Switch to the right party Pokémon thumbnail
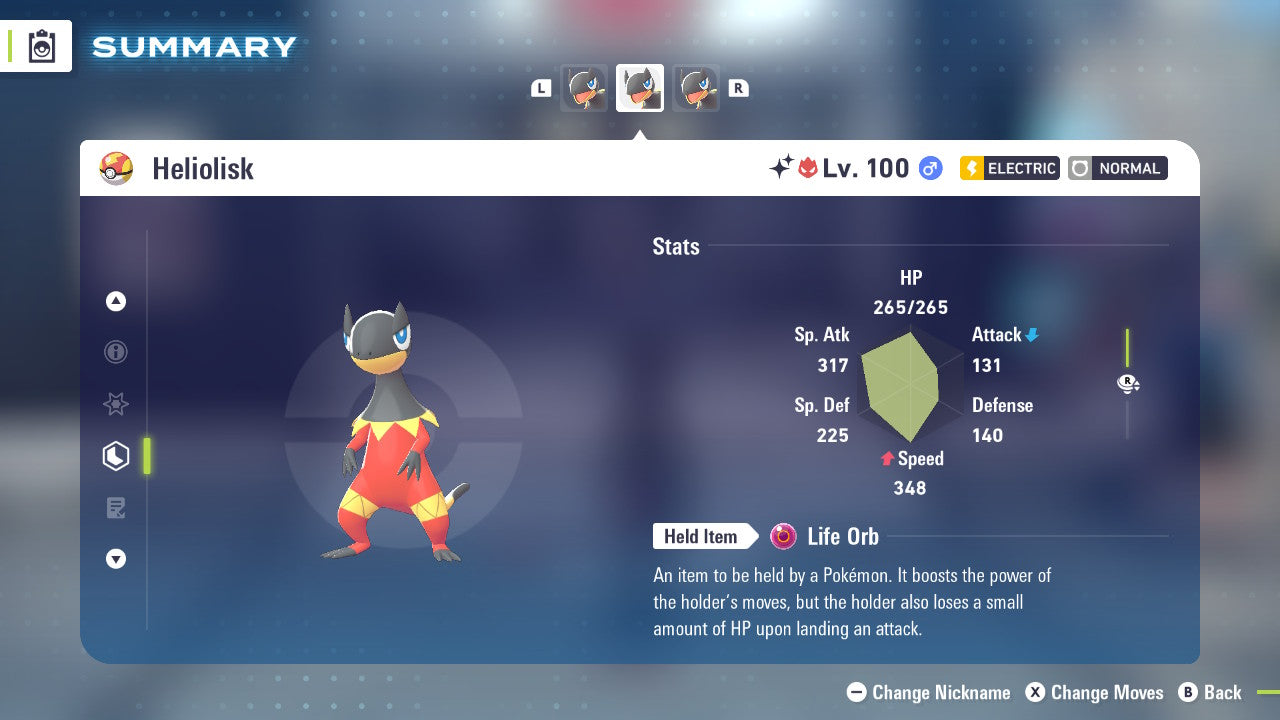The height and width of the screenshot is (720, 1280). pyautogui.click(x=696, y=88)
